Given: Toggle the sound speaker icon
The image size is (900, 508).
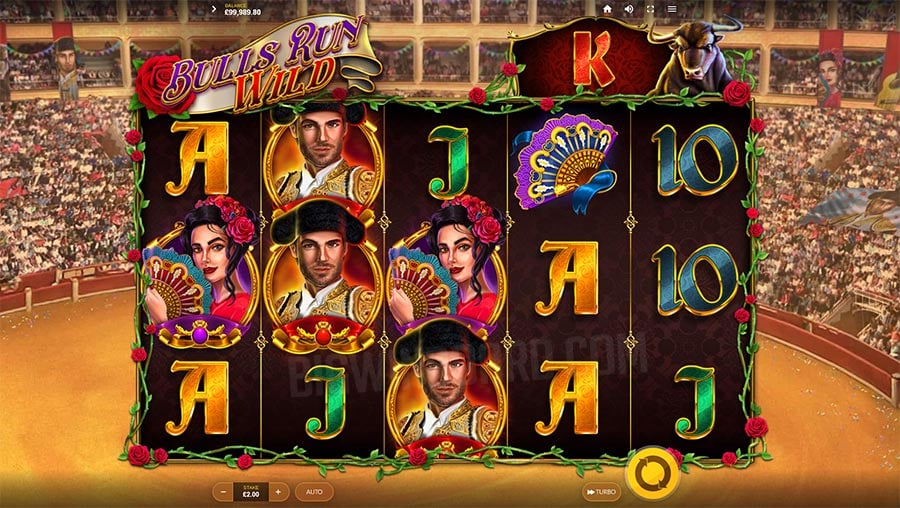Looking at the screenshot, I should [x=630, y=9].
